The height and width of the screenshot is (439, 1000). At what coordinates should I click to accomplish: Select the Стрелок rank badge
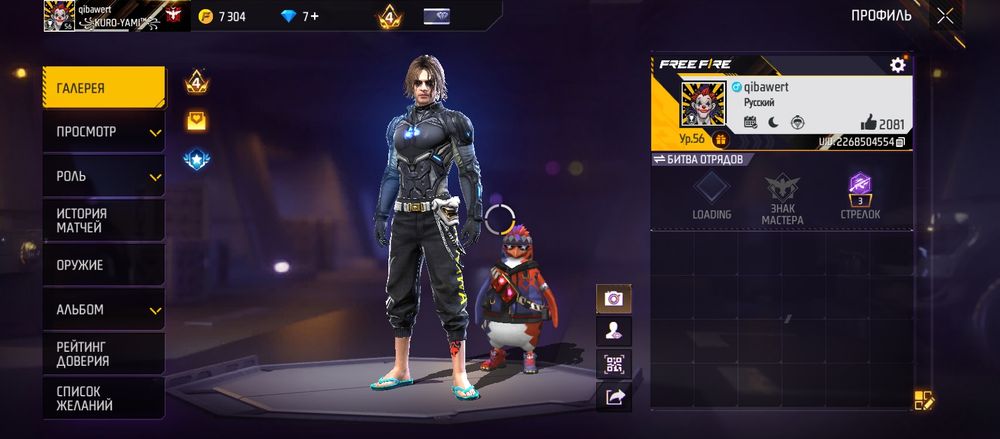860,195
